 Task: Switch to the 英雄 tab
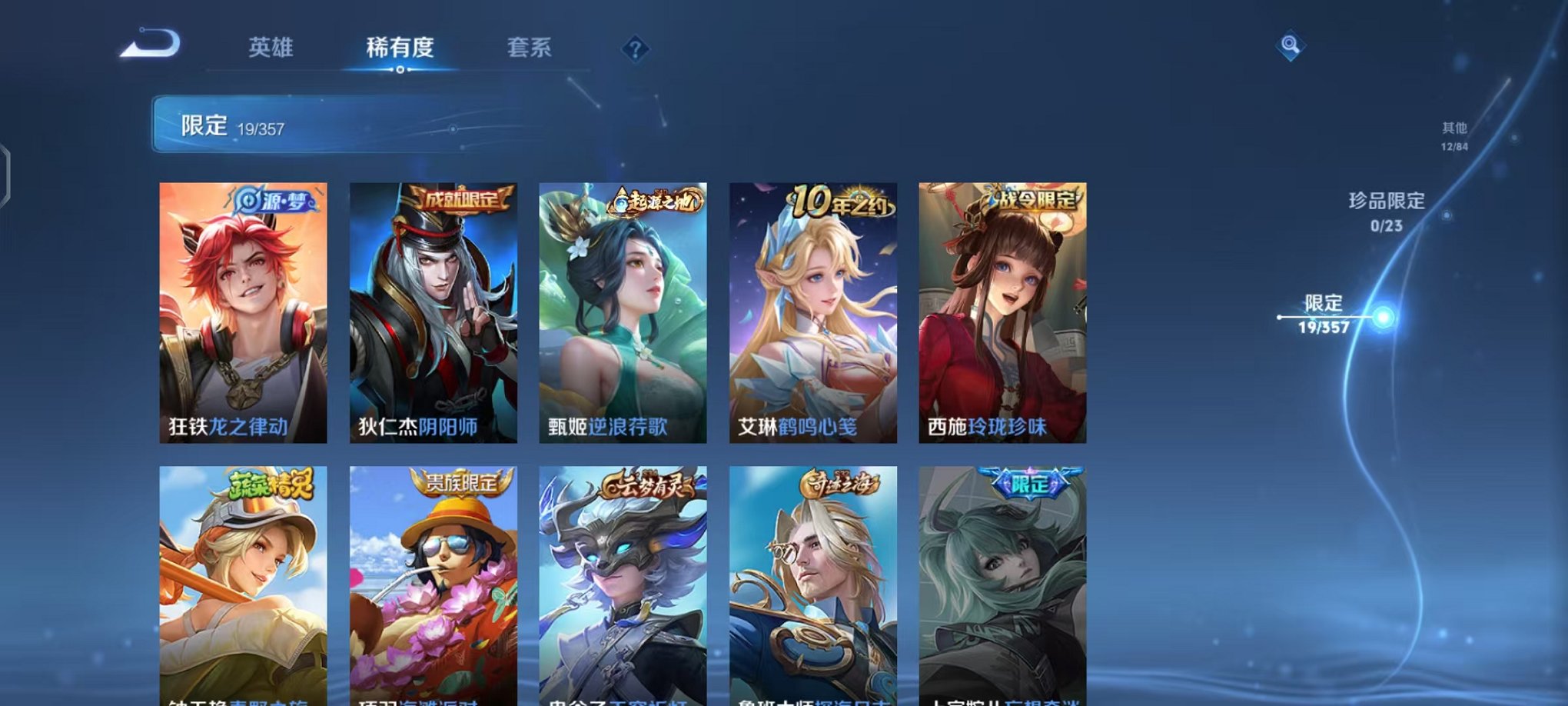point(273,48)
